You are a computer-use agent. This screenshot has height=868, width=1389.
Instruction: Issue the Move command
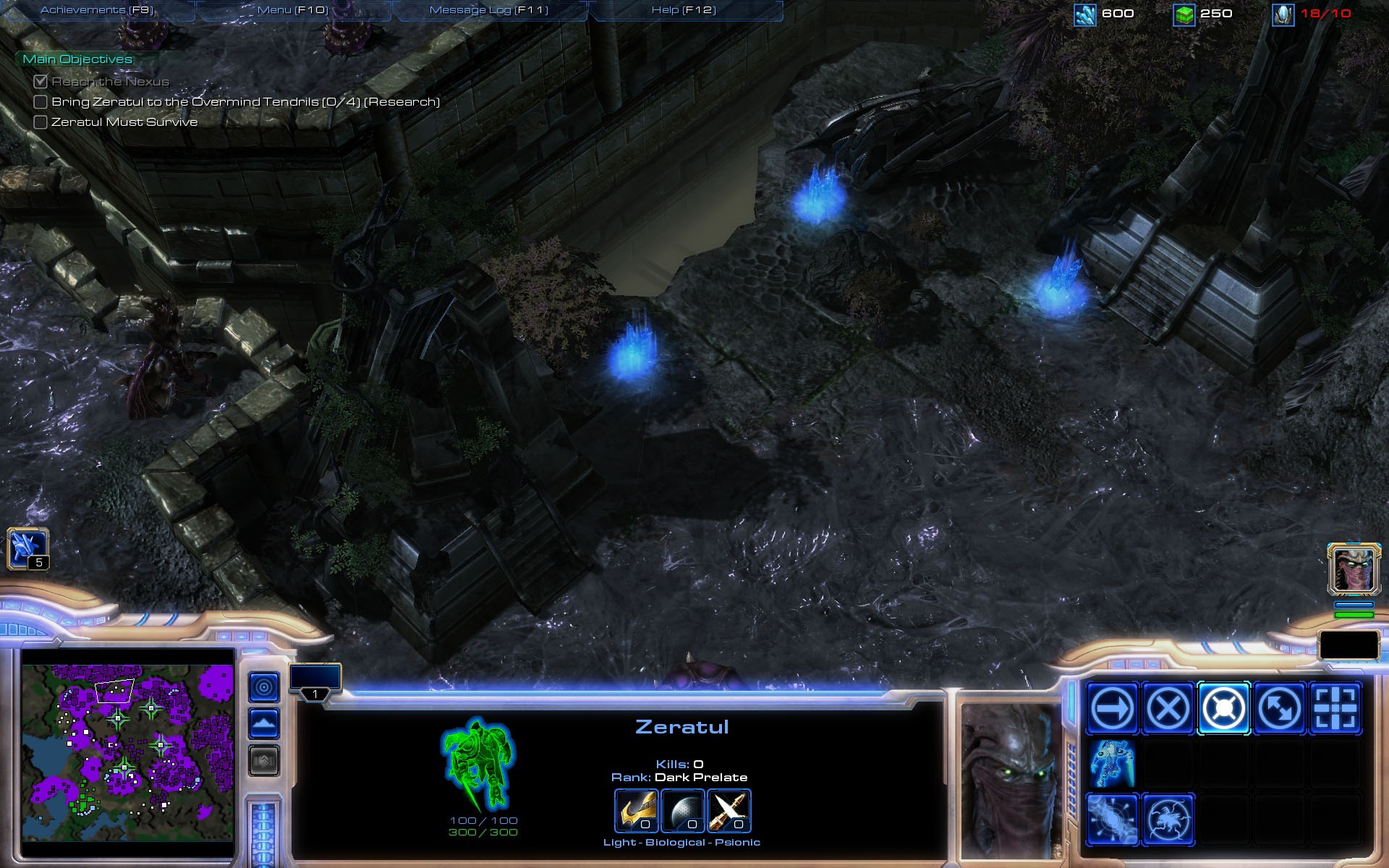(x=1112, y=708)
